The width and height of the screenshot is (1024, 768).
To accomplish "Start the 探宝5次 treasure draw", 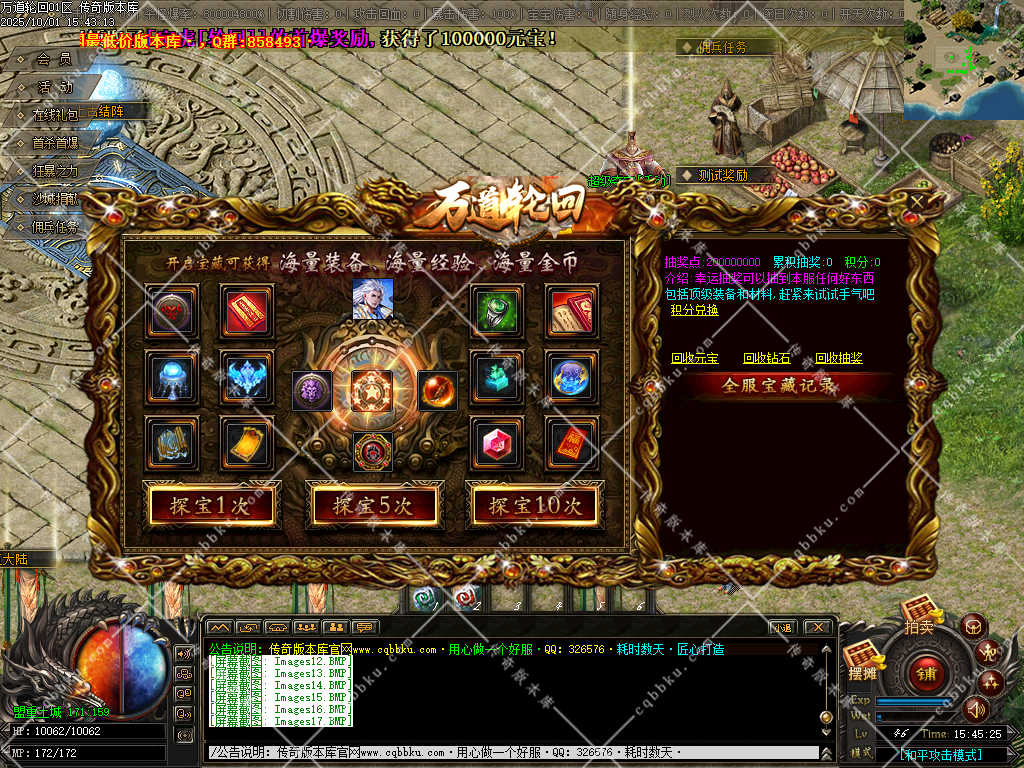I will (x=373, y=506).
